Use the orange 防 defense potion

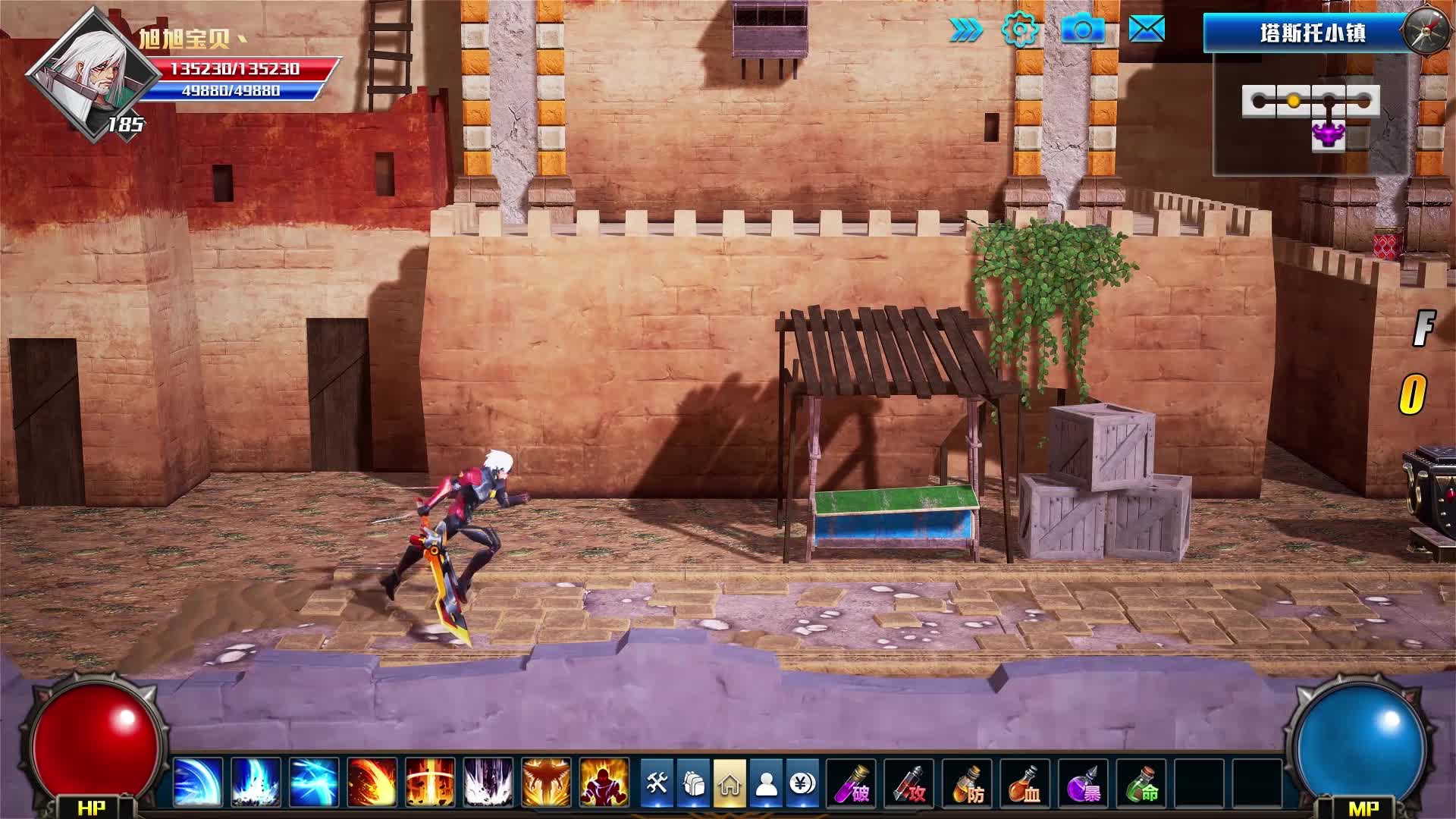(967, 783)
